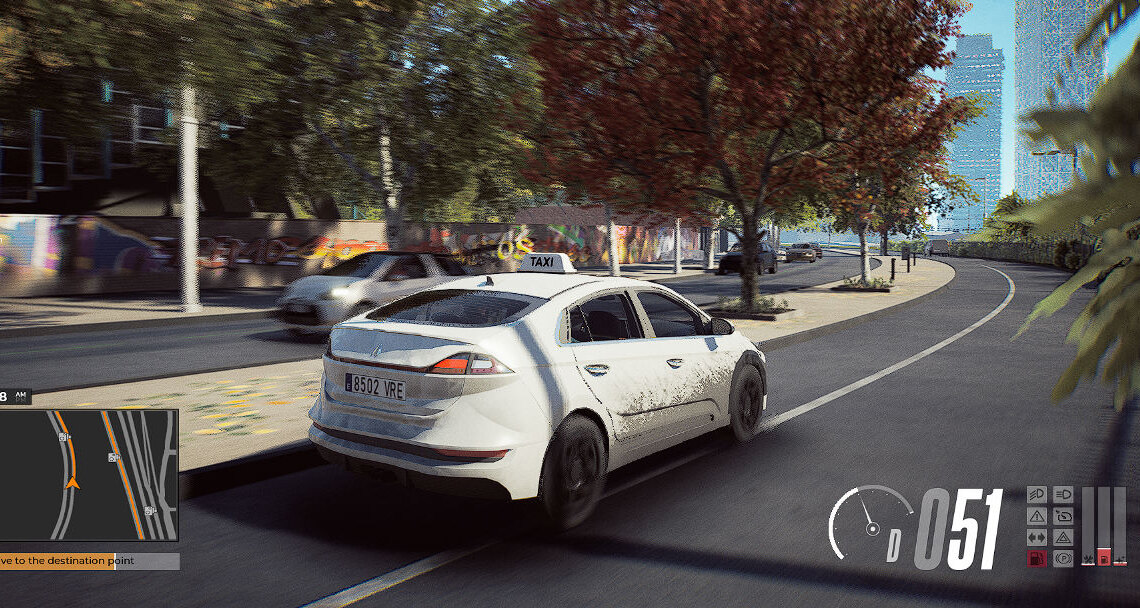Open the Drive to the destination point objective

[88, 561]
